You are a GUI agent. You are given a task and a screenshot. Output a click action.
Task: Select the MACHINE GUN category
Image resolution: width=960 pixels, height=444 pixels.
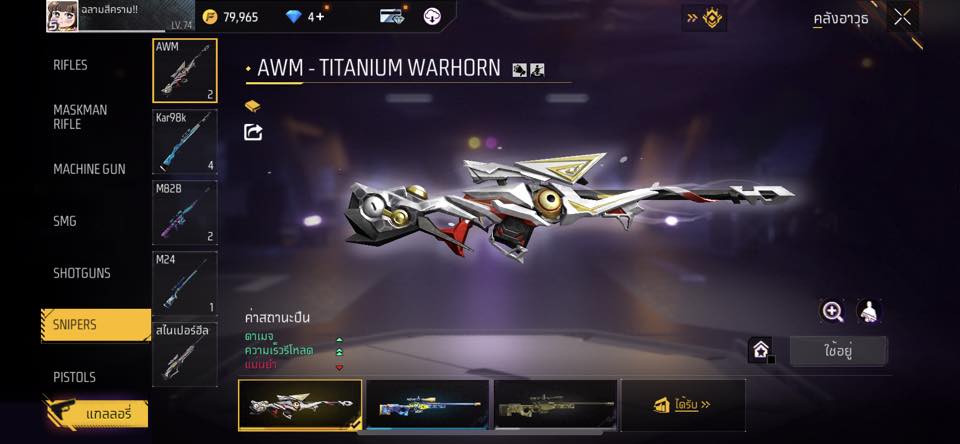pyautogui.click(x=89, y=169)
